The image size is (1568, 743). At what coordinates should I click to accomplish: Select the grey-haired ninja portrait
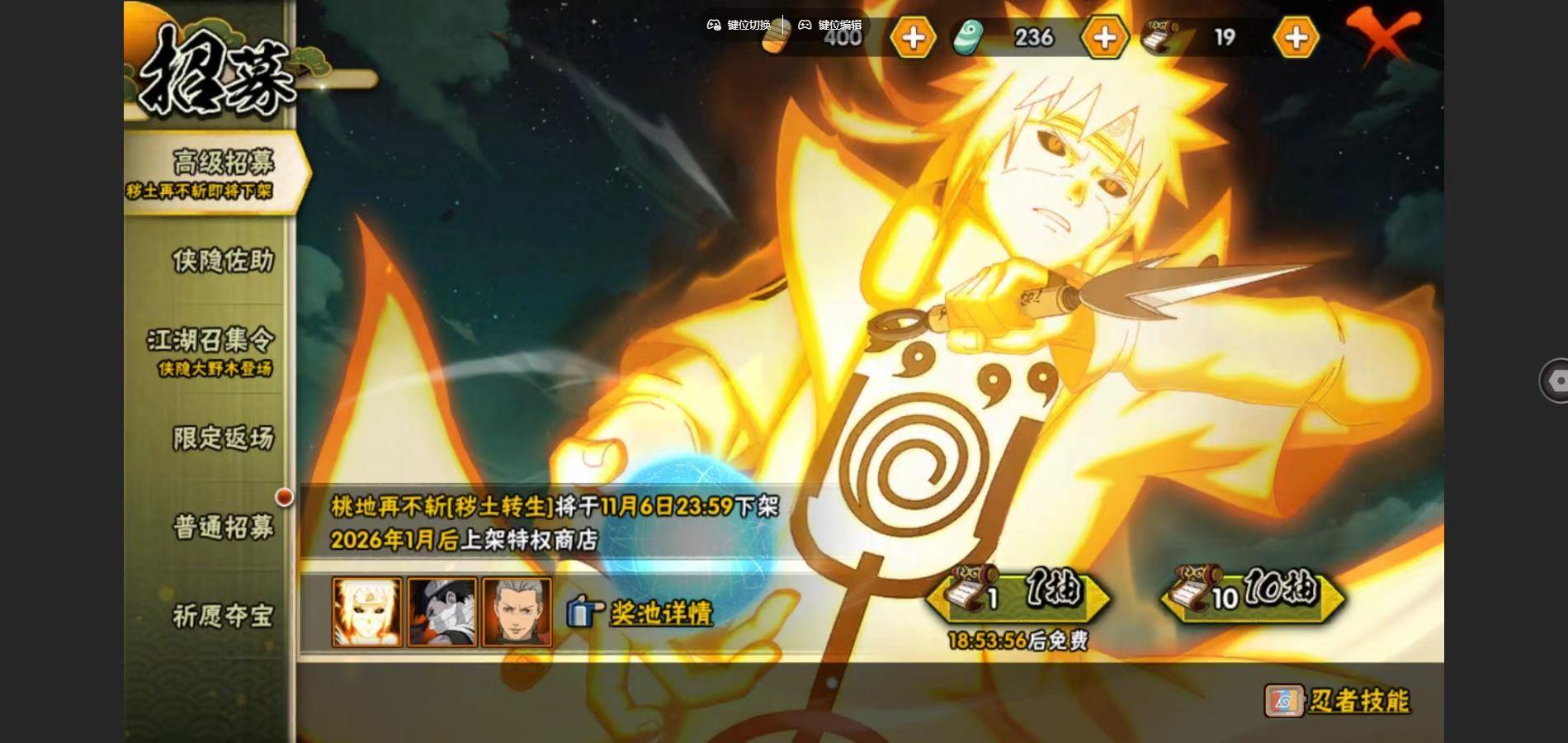click(x=517, y=612)
